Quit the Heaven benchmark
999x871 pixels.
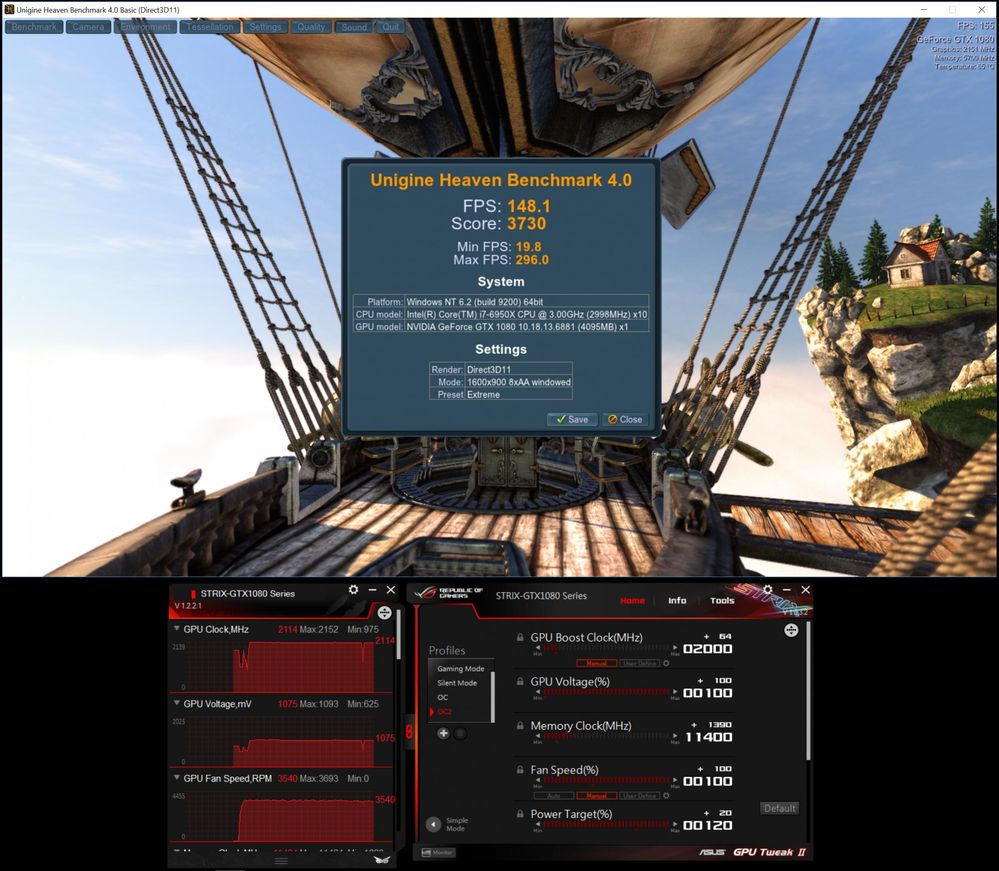390,27
